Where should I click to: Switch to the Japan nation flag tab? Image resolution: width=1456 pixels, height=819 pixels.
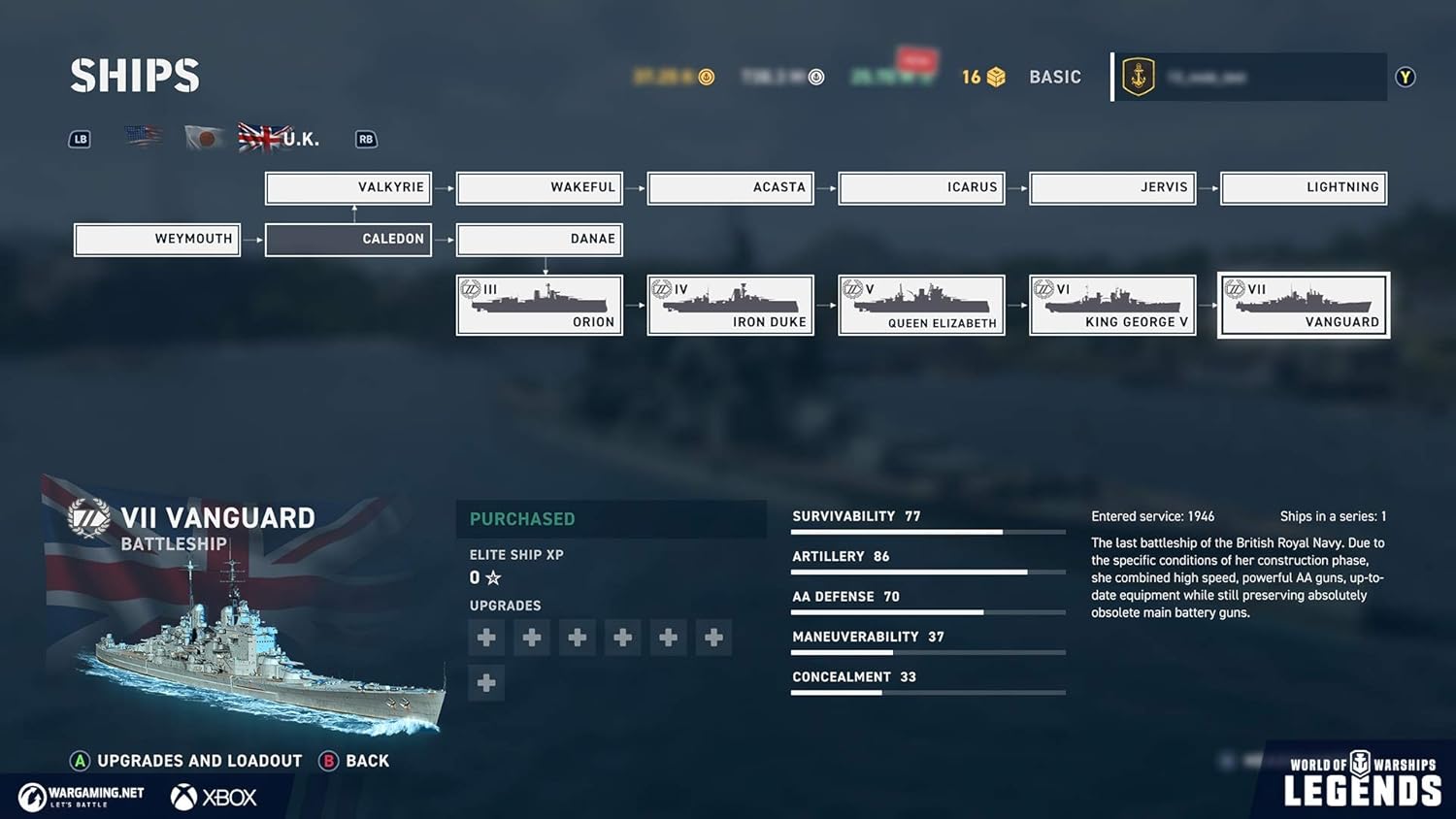pos(204,138)
